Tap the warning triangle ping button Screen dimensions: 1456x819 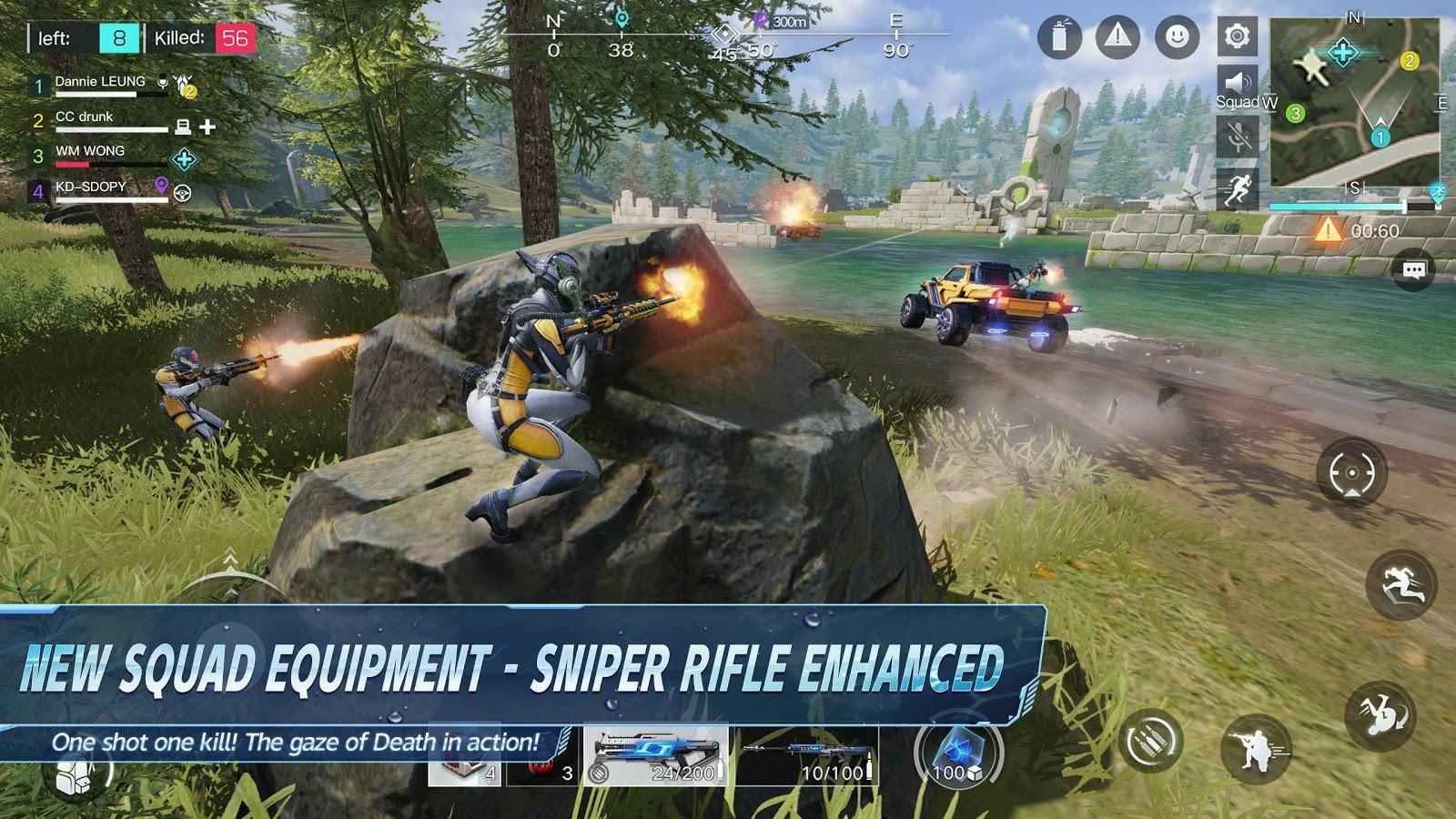click(1117, 37)
